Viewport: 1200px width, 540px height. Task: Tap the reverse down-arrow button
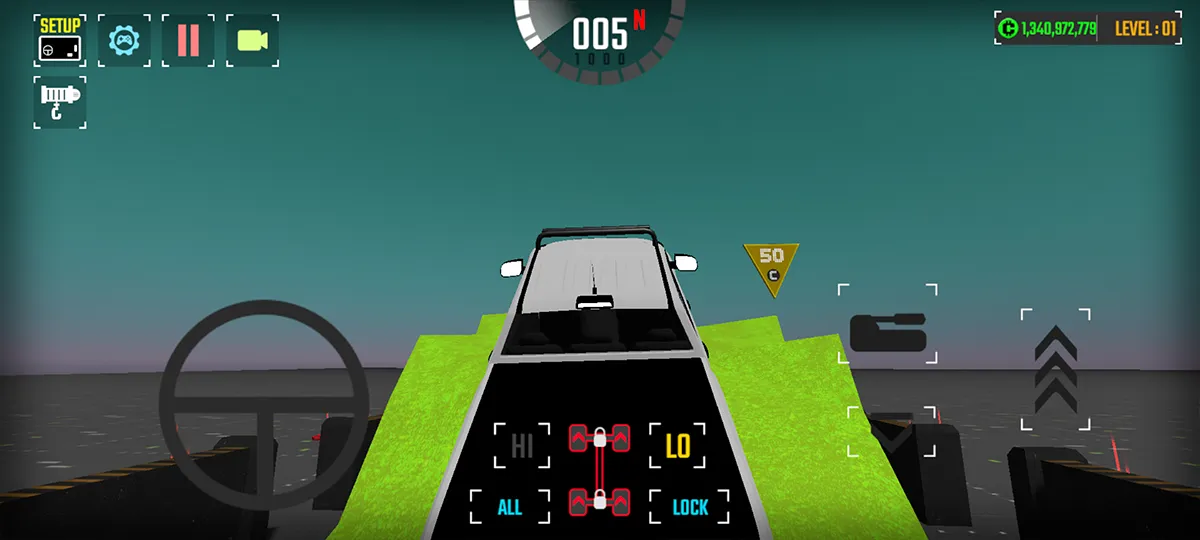tap(892, 432)
